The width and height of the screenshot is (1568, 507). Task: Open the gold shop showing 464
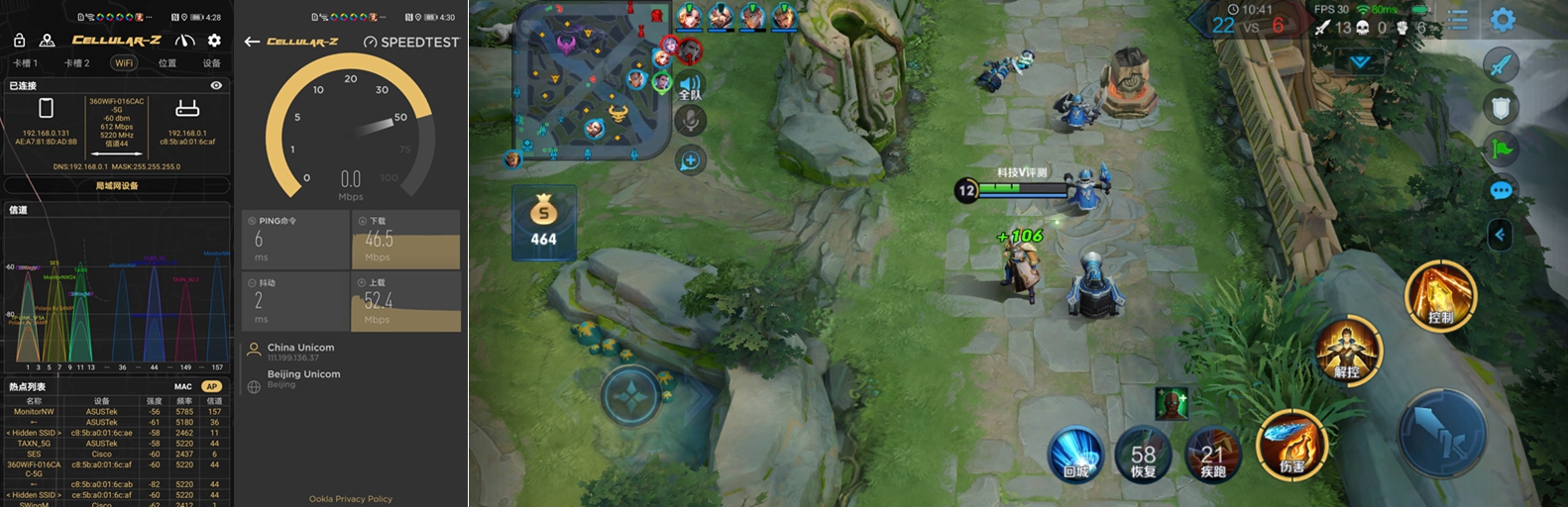pos(543,222)
